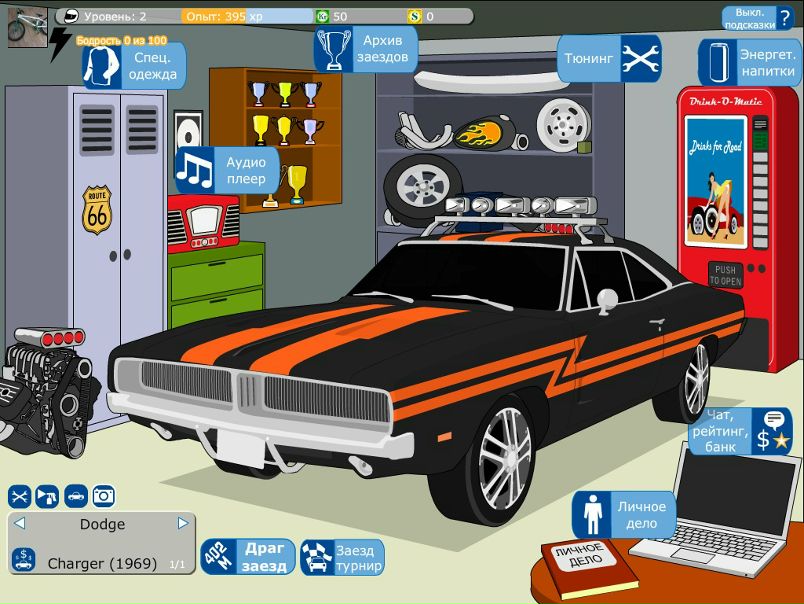Click the spray paint gun icon

coord(47,495)
